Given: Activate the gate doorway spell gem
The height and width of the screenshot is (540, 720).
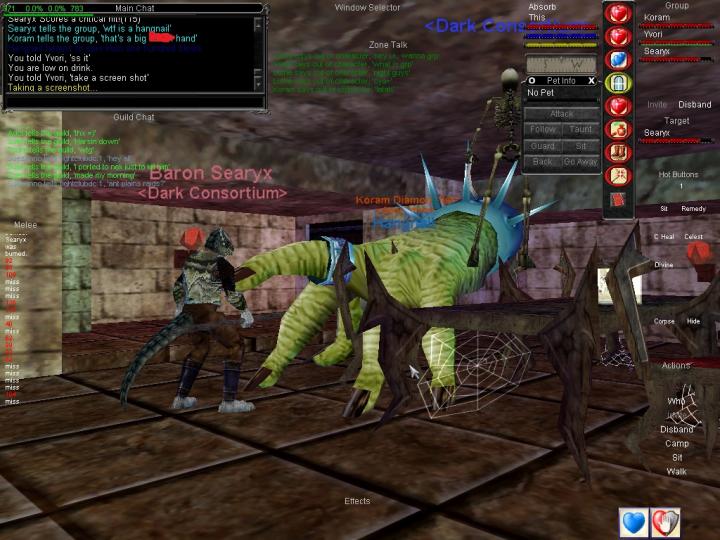Looking at the screenshot, I should tap(619, 83).
